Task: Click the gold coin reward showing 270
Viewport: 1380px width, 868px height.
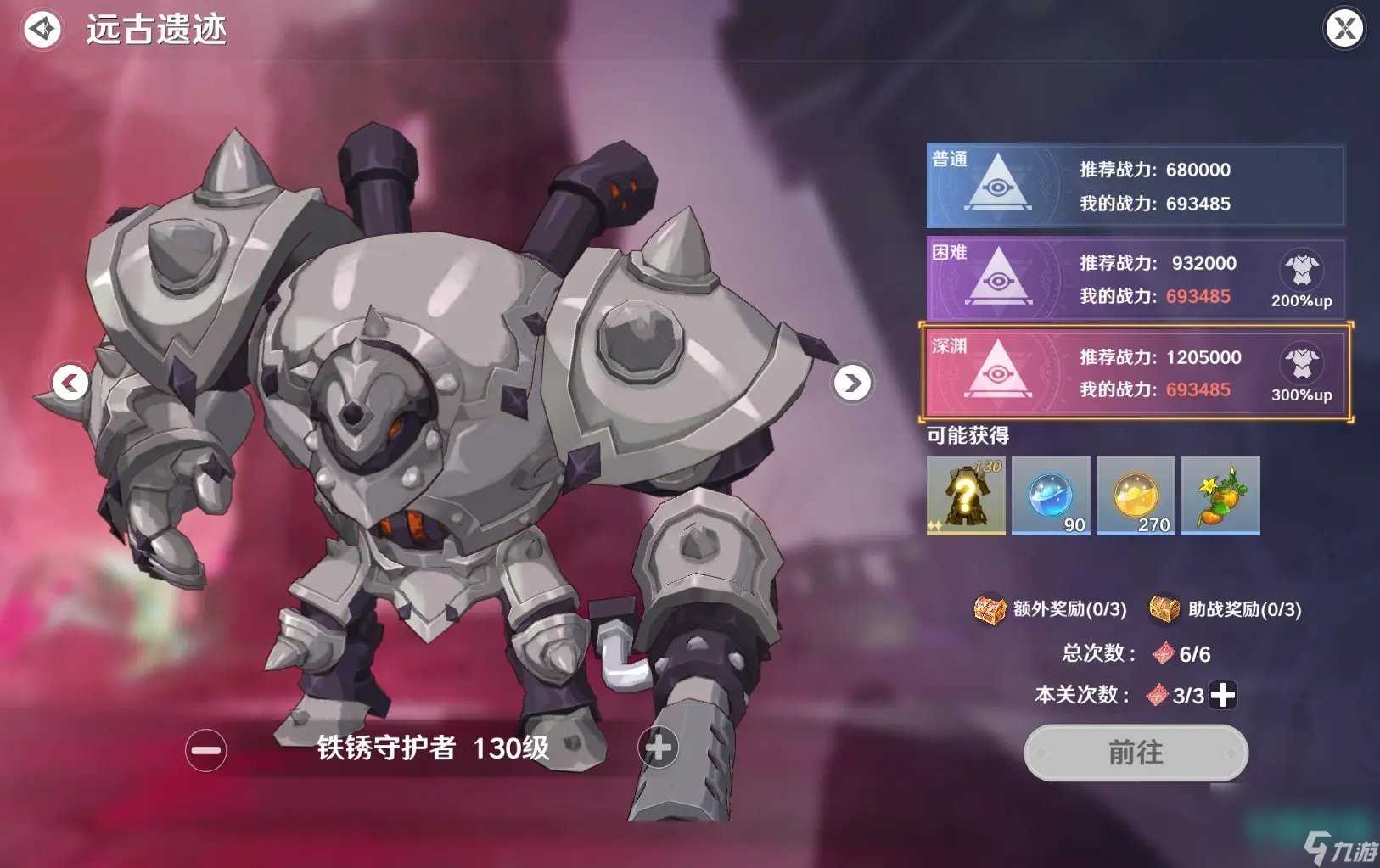Action: pos(1136,496)
